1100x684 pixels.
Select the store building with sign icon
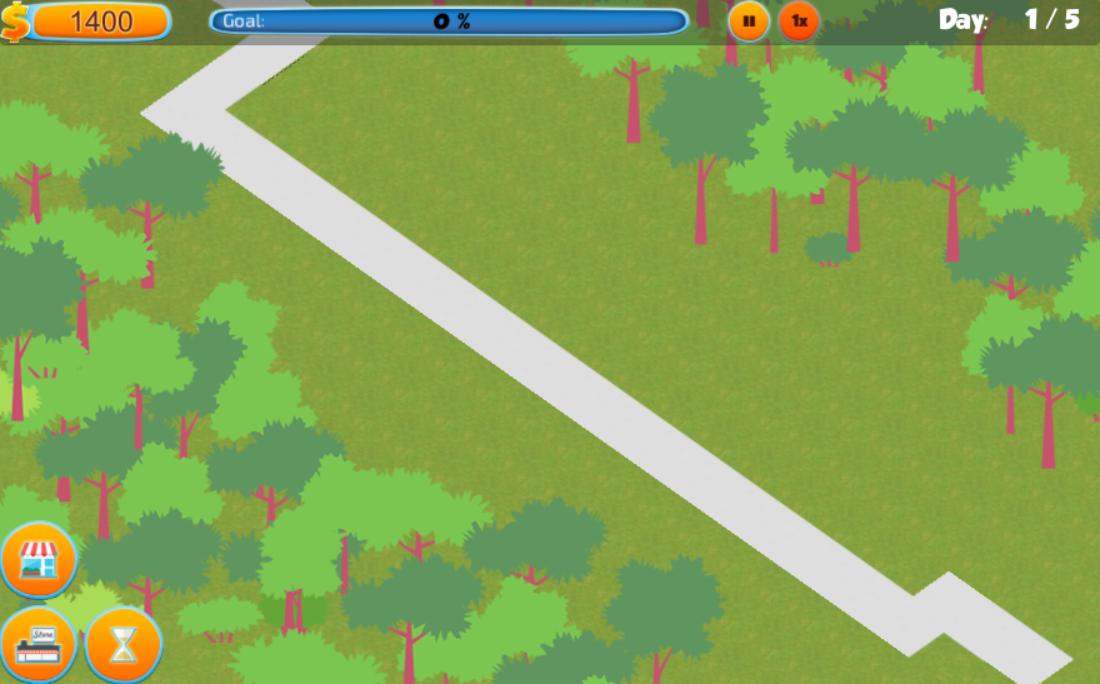(39, 645)
